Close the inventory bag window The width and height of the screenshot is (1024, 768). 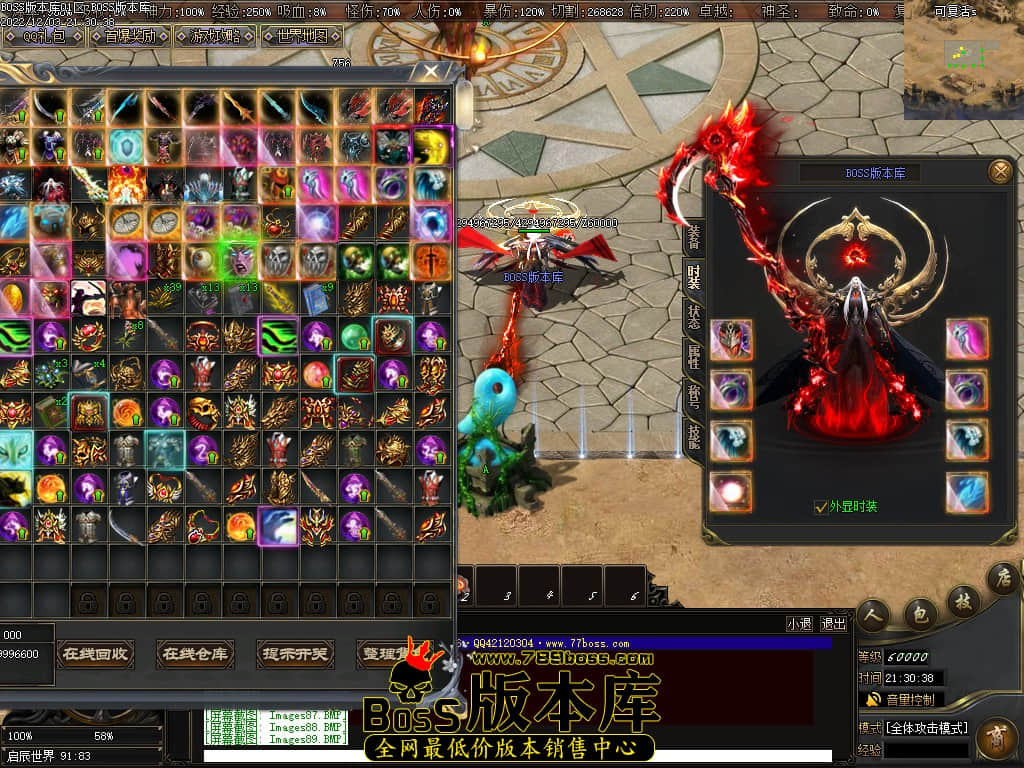430,72
